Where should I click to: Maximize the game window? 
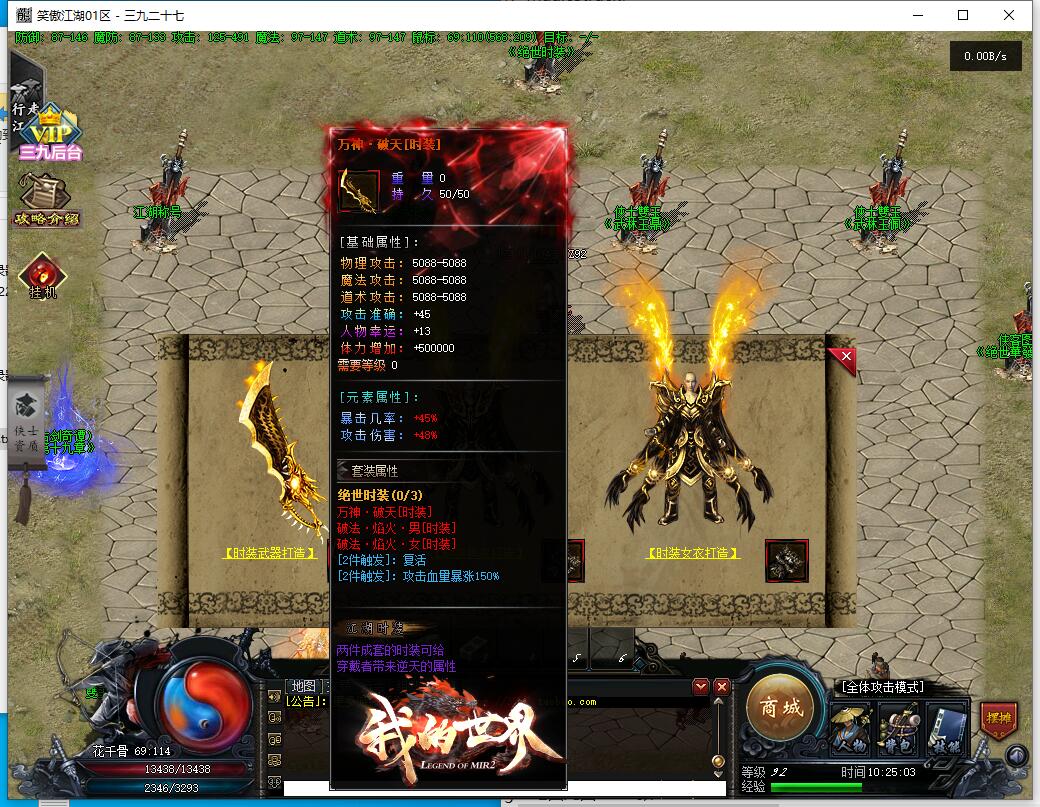963,15
